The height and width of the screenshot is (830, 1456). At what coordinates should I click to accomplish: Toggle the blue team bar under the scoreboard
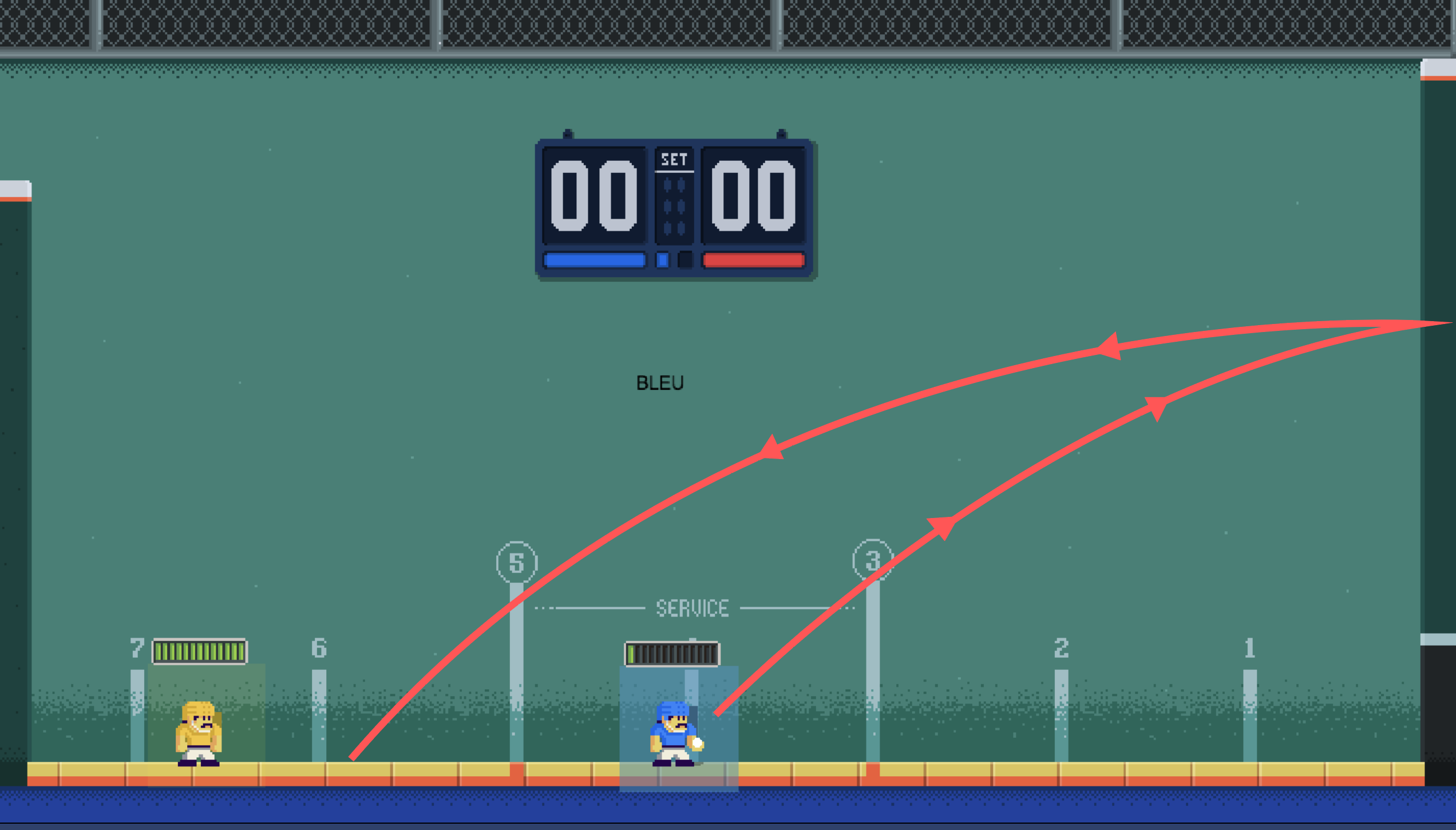click(x=596, y=259)
